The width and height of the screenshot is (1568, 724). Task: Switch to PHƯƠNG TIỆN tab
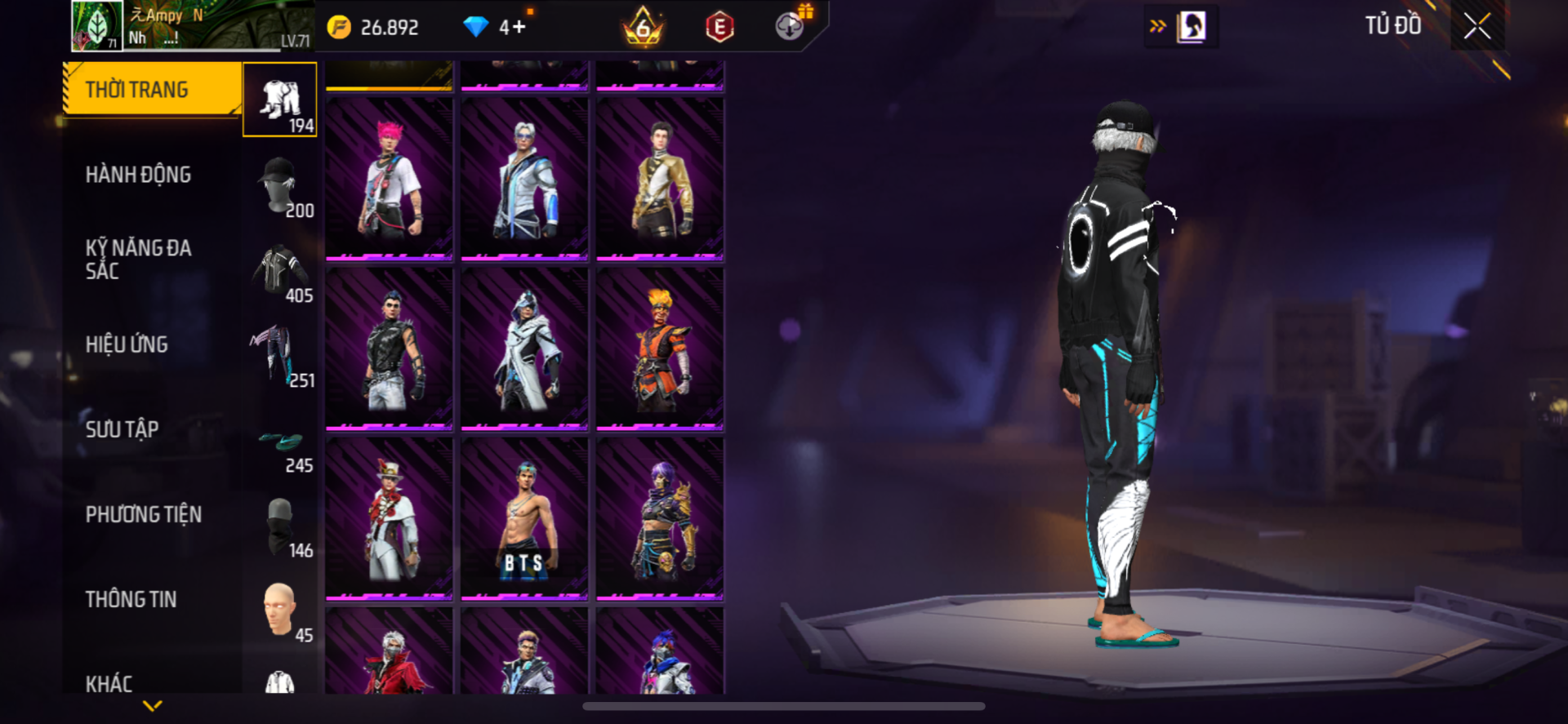pyautogui.click(x=144, y=514)
